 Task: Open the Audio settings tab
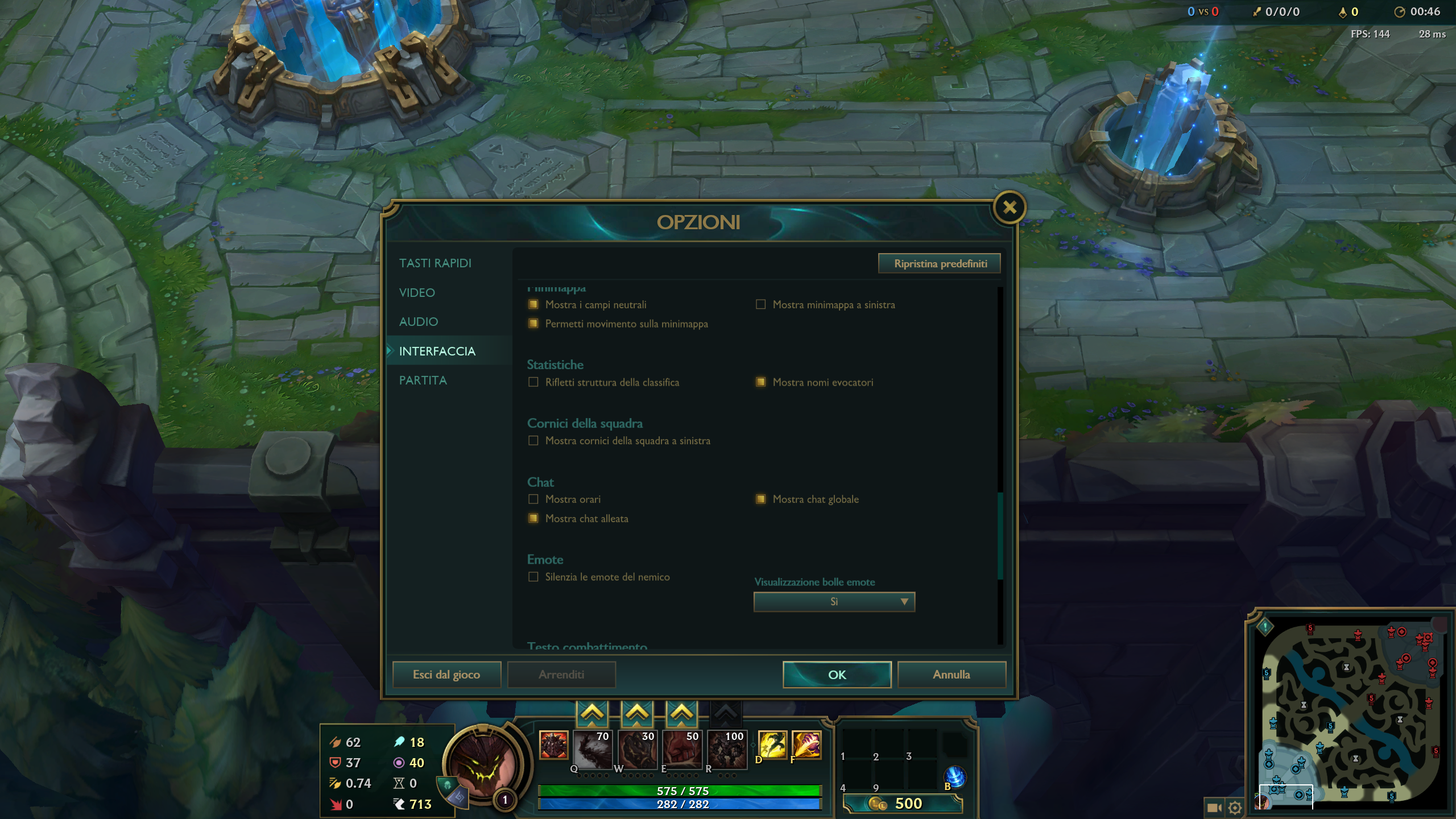click(x=419, y=322)
